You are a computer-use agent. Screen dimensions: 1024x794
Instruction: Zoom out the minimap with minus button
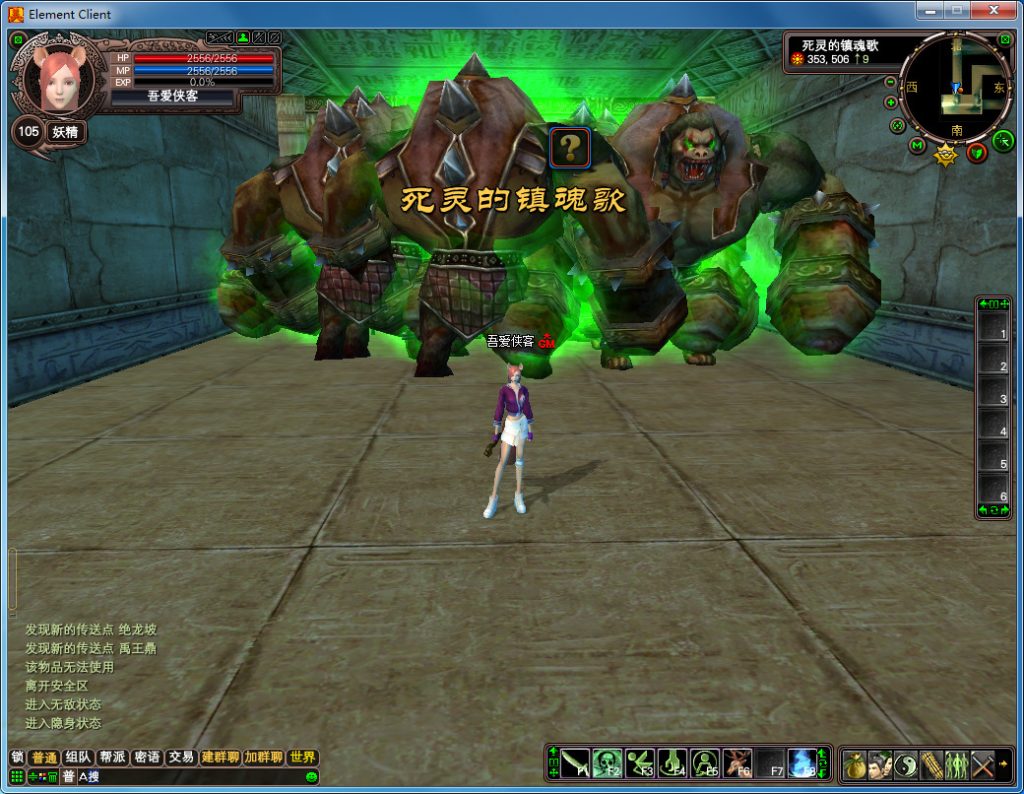click(890, 83)
